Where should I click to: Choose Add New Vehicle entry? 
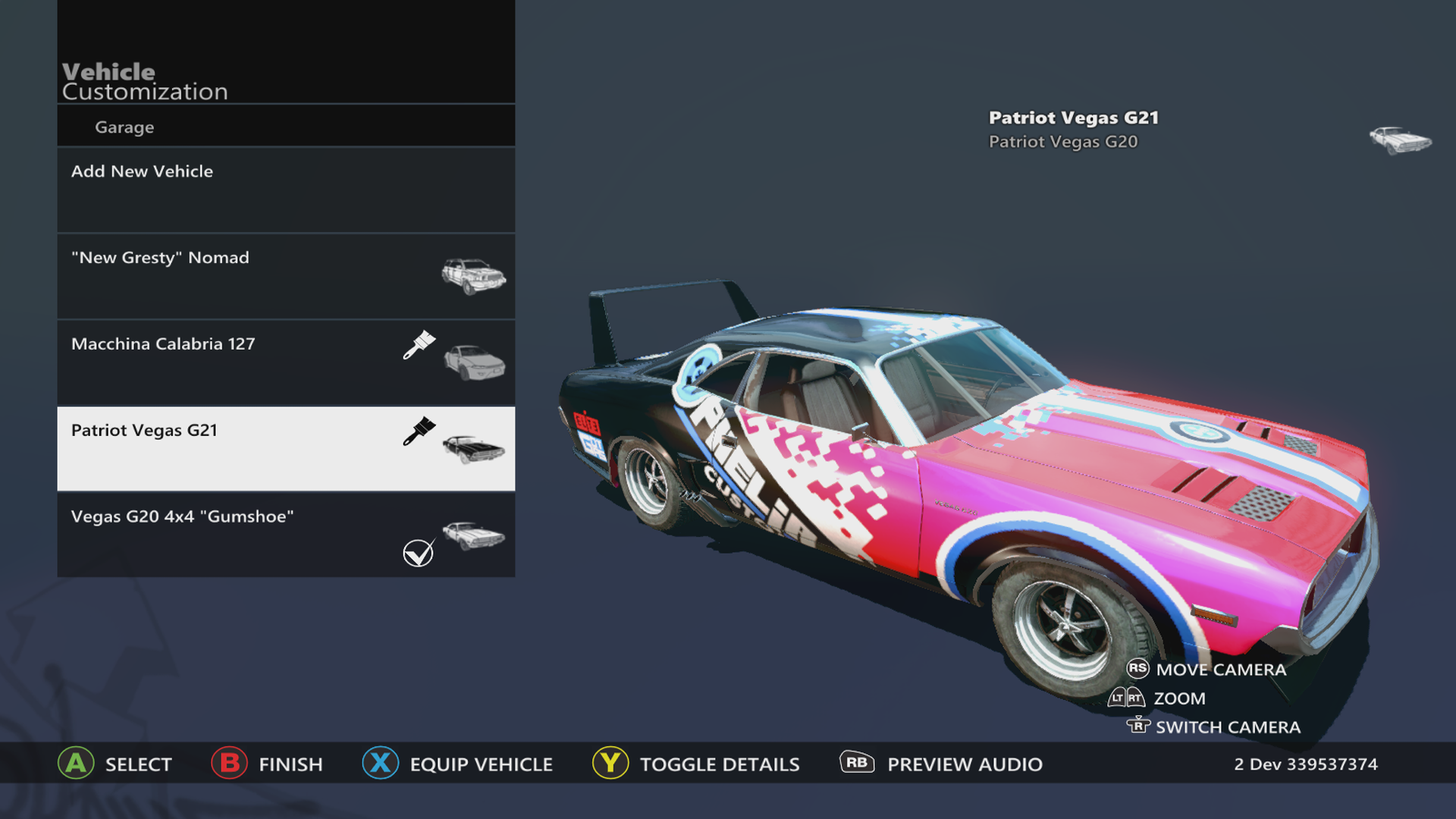click(x=286, y=190)
